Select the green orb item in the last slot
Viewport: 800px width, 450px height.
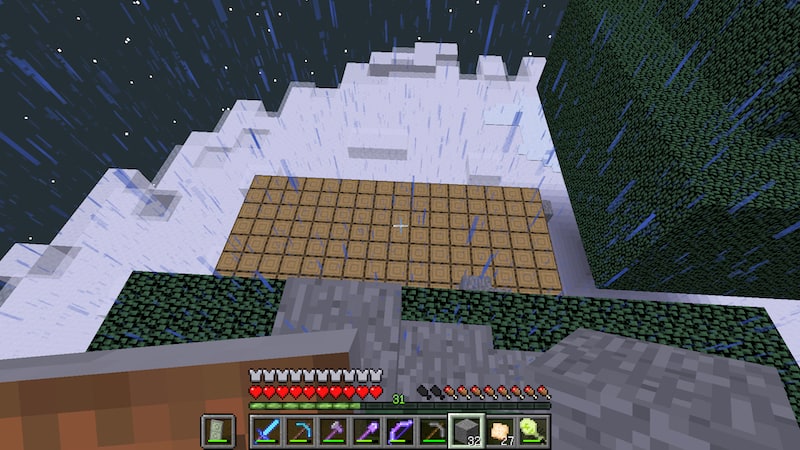[533, 430]
